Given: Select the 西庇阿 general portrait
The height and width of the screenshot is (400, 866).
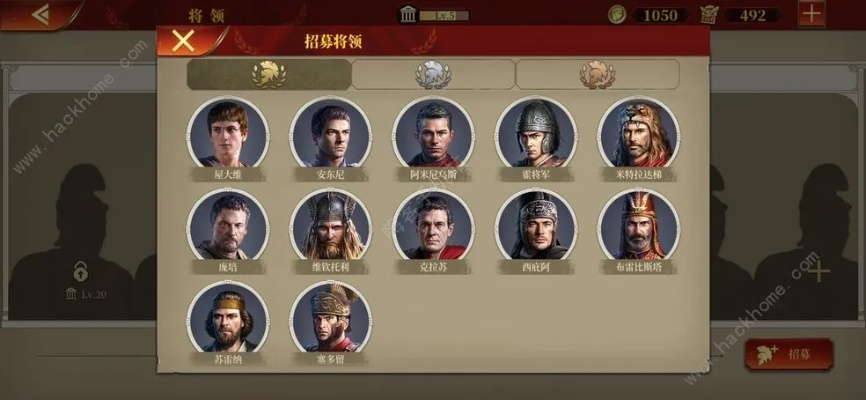Looking at the screenshot, I should pos(536,225).
